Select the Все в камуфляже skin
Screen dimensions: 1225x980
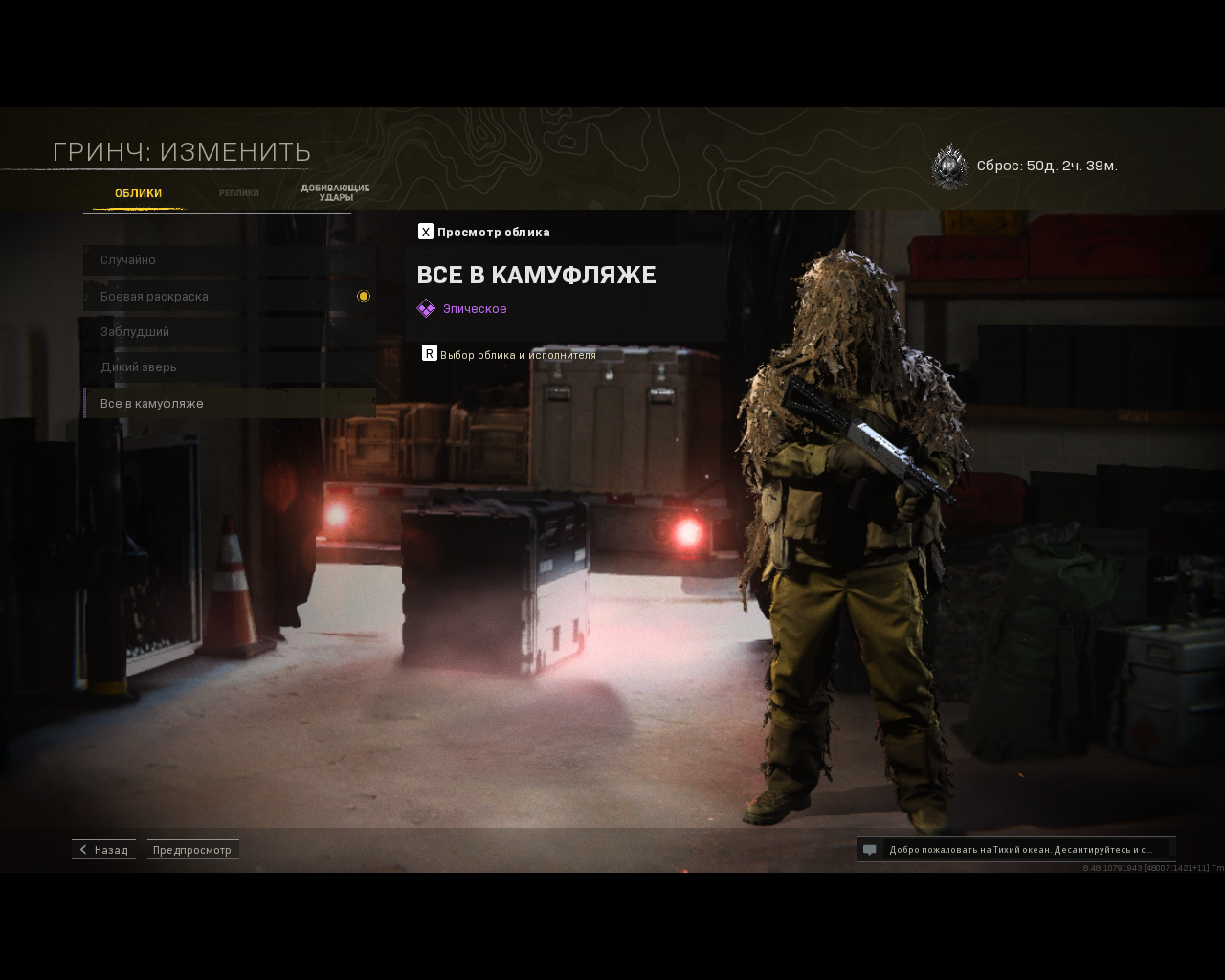coord(229,404)
